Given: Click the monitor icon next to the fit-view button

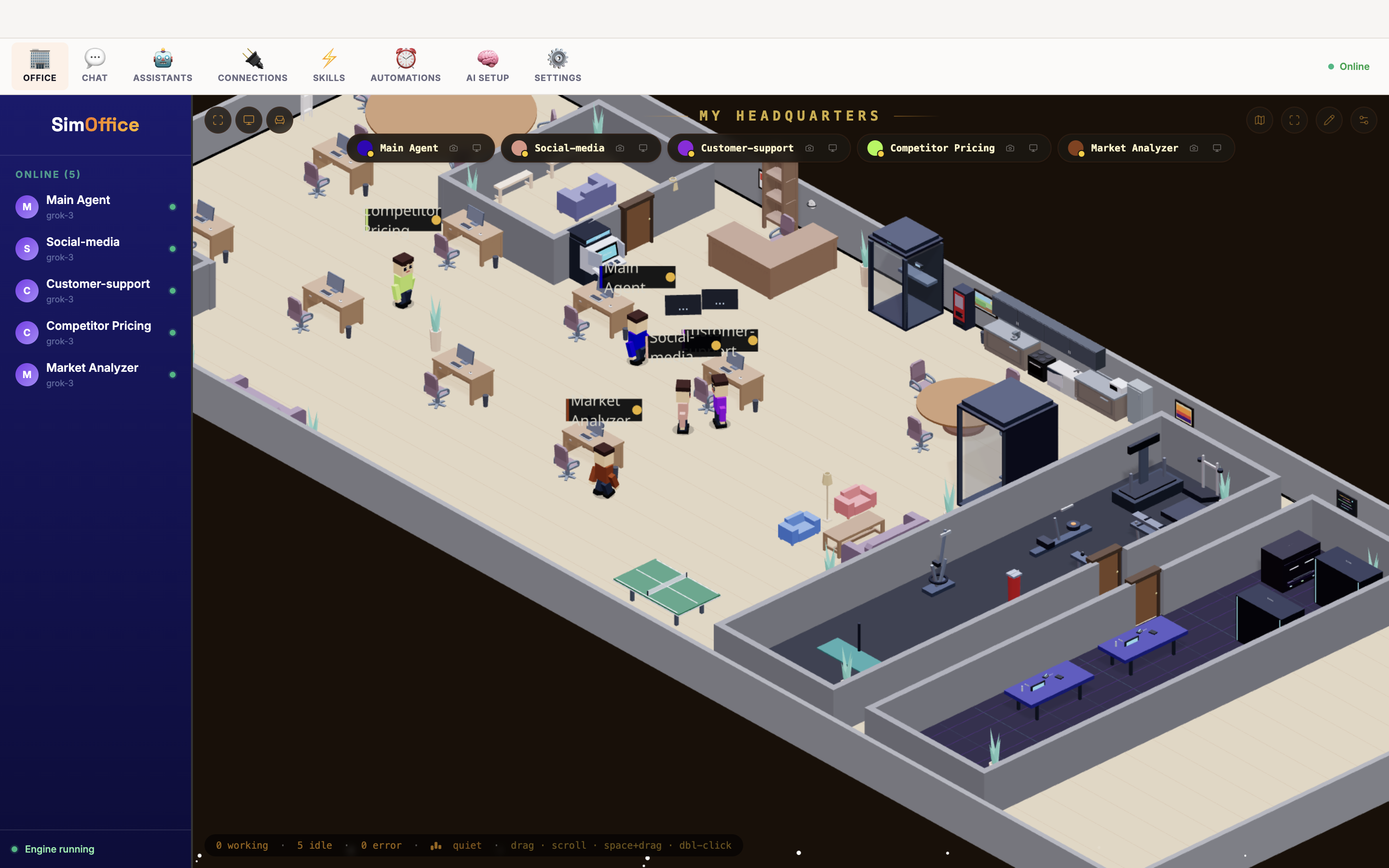Looking at the screenshot, I should click(x=249, y=120).
